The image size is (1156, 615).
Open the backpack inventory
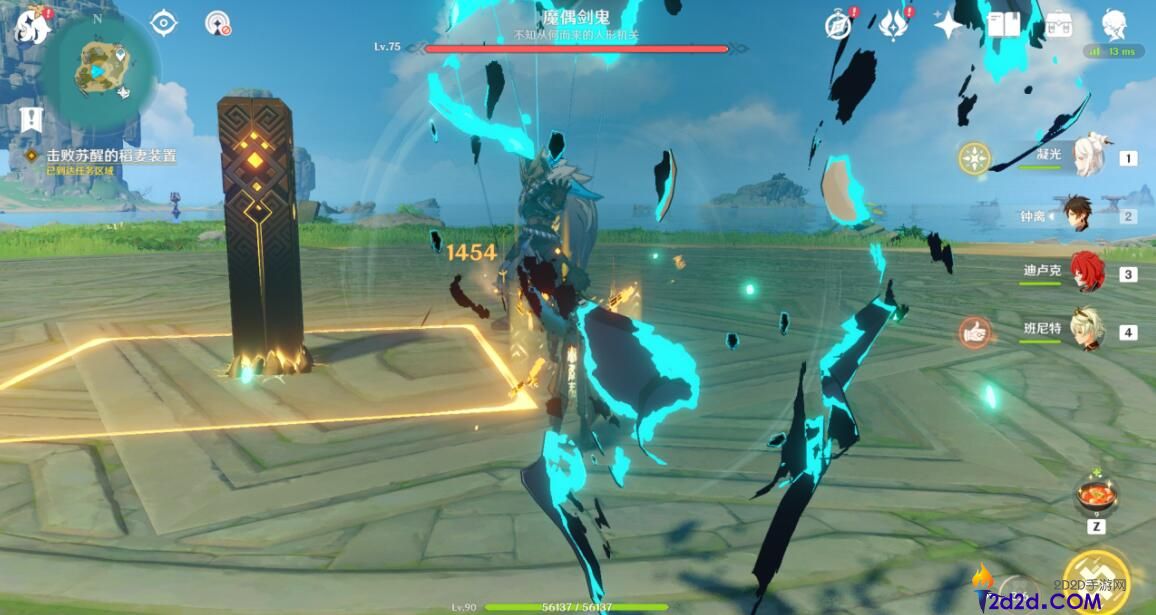coord(1058,25)
